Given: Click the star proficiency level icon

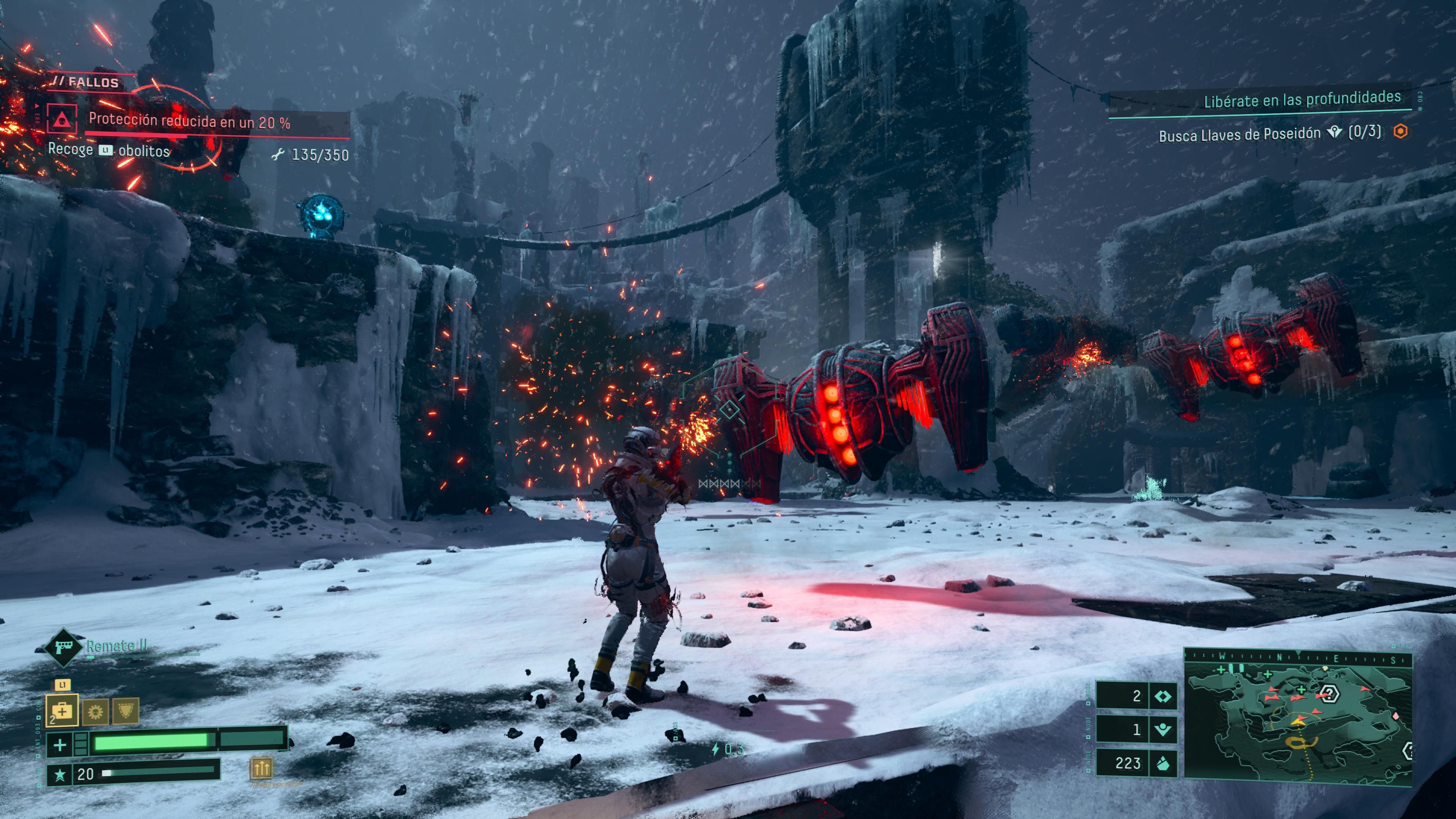Looking at the screenshot, I should coord(60,774).
